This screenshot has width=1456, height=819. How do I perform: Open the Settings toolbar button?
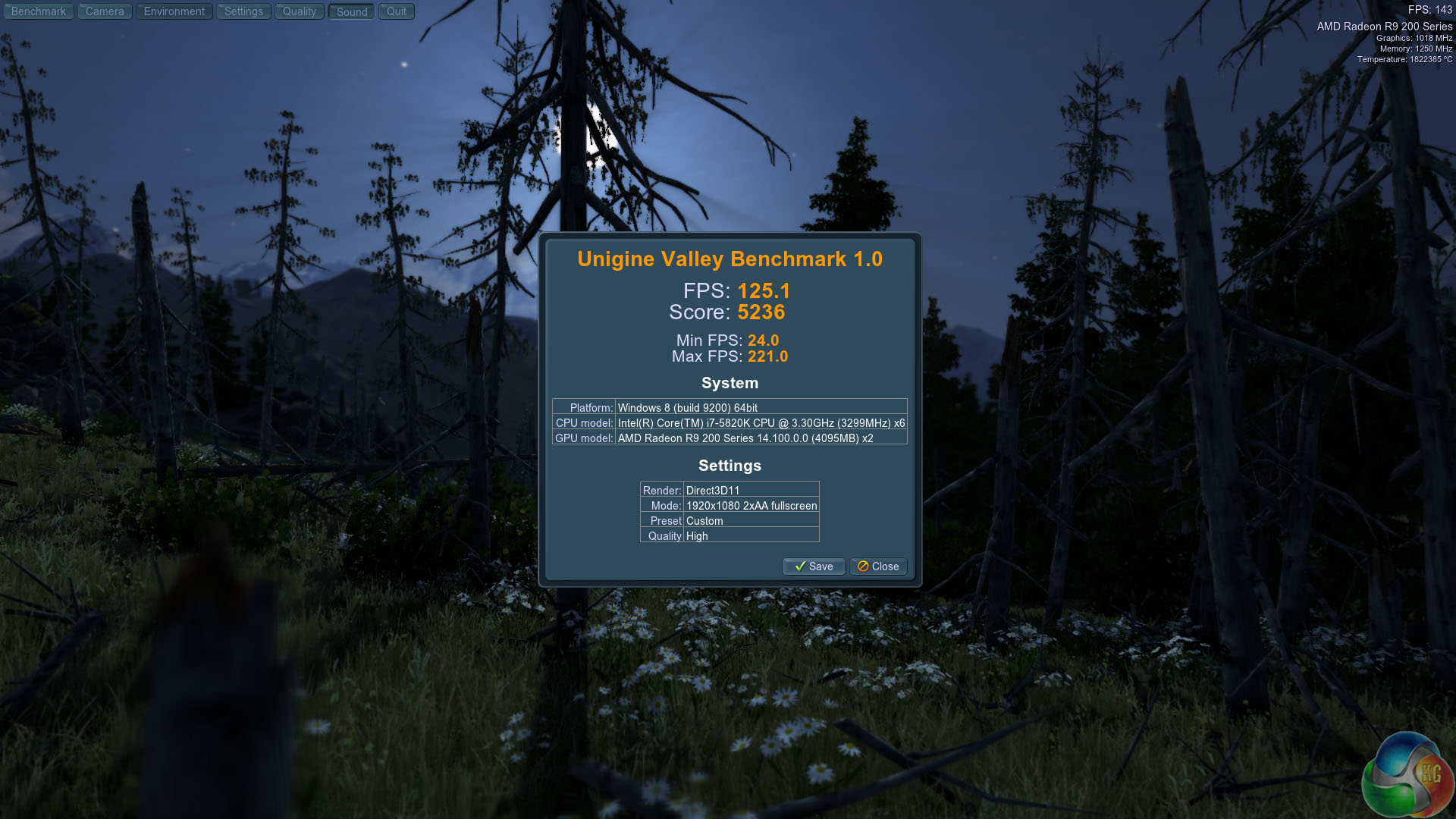[243, 11]
